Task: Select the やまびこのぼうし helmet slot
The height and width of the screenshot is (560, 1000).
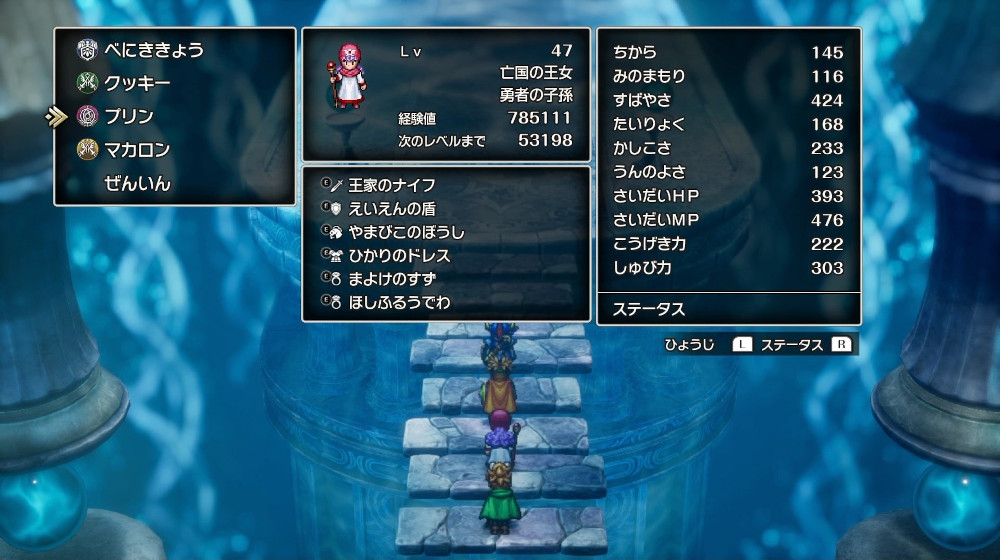Action: point(406,233)
